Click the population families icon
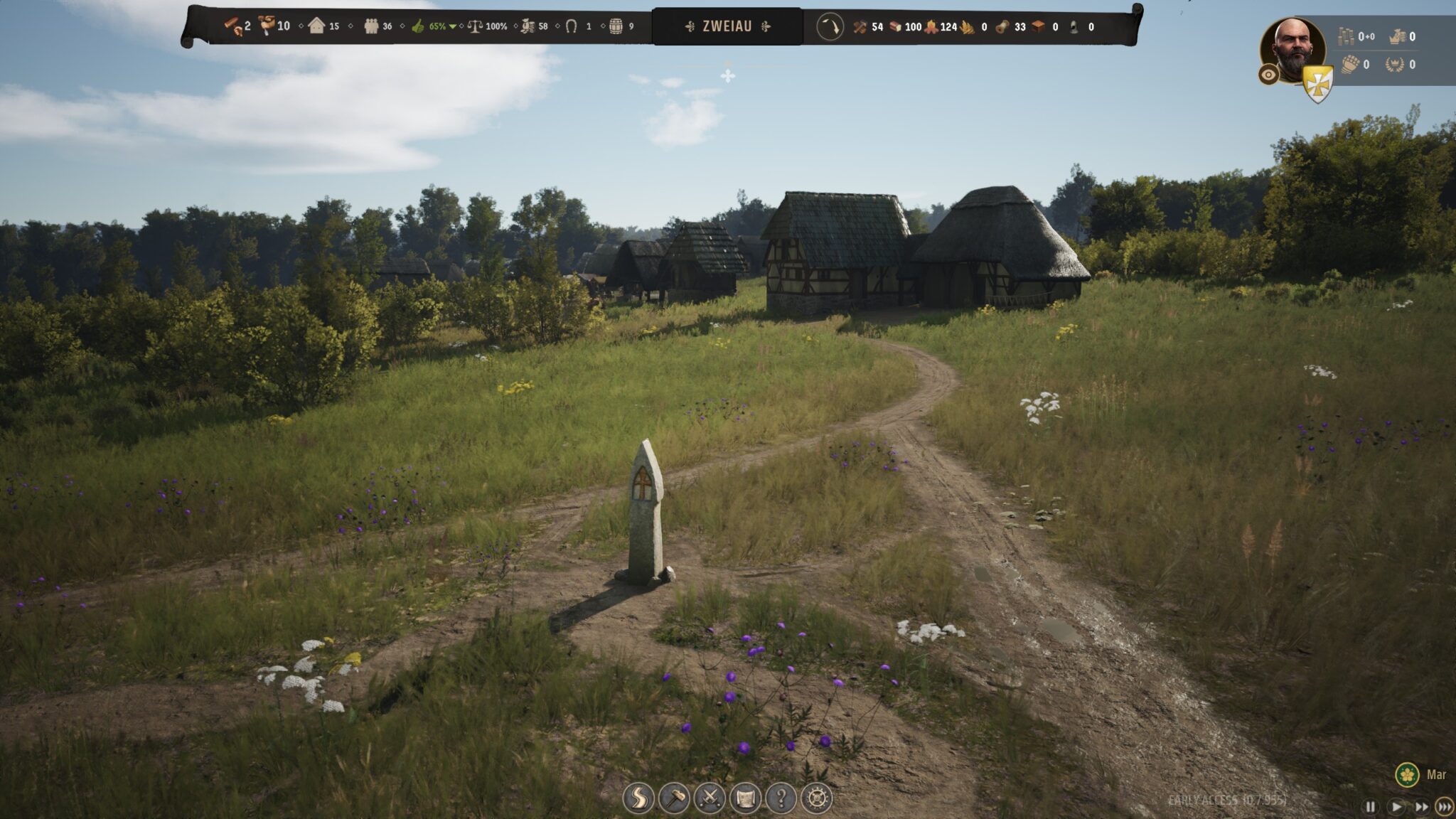The image size is (1456, 819). [371, 26]
